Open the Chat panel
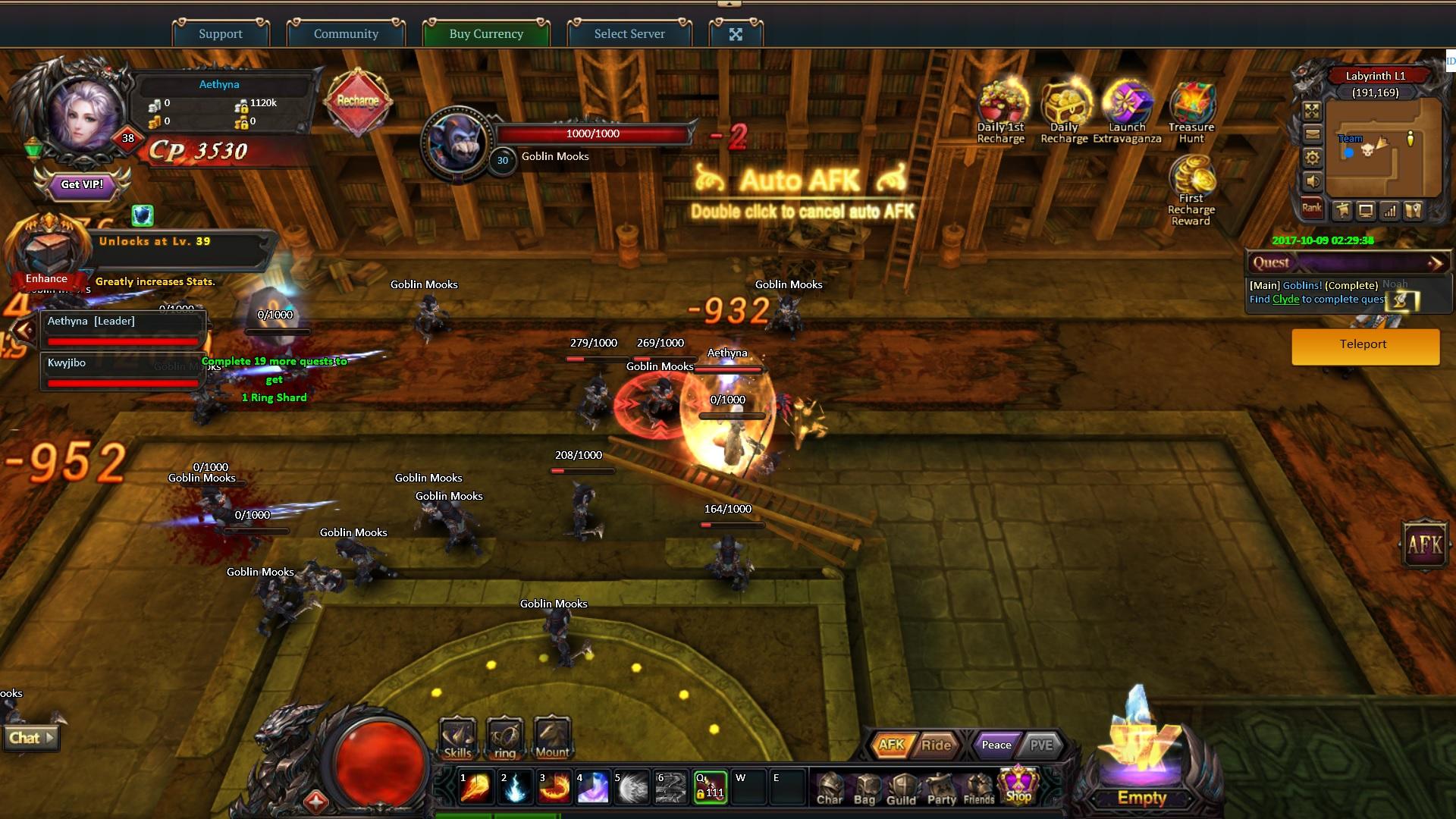This screenshot has width=1456, height=819. pos(31,738)
